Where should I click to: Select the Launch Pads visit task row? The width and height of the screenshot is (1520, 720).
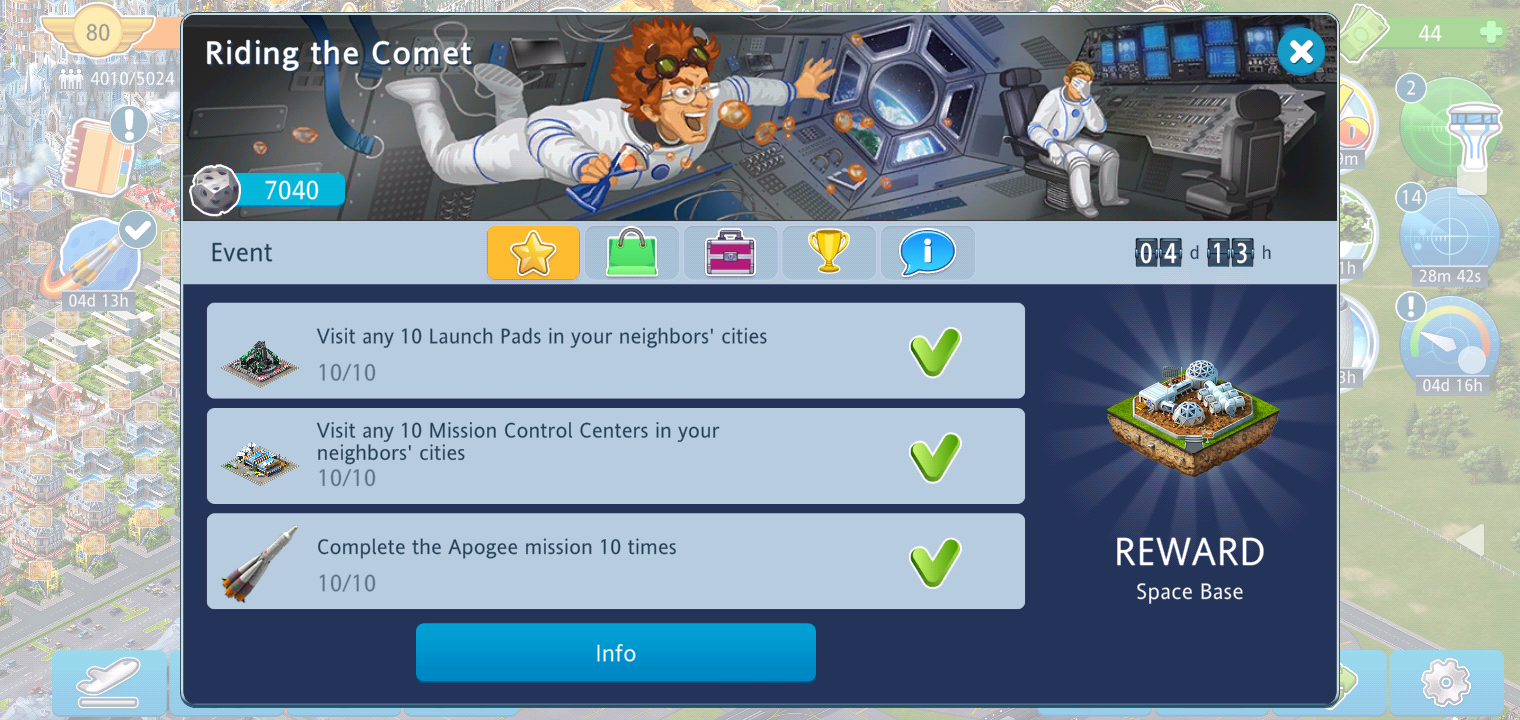click(615, 351)
